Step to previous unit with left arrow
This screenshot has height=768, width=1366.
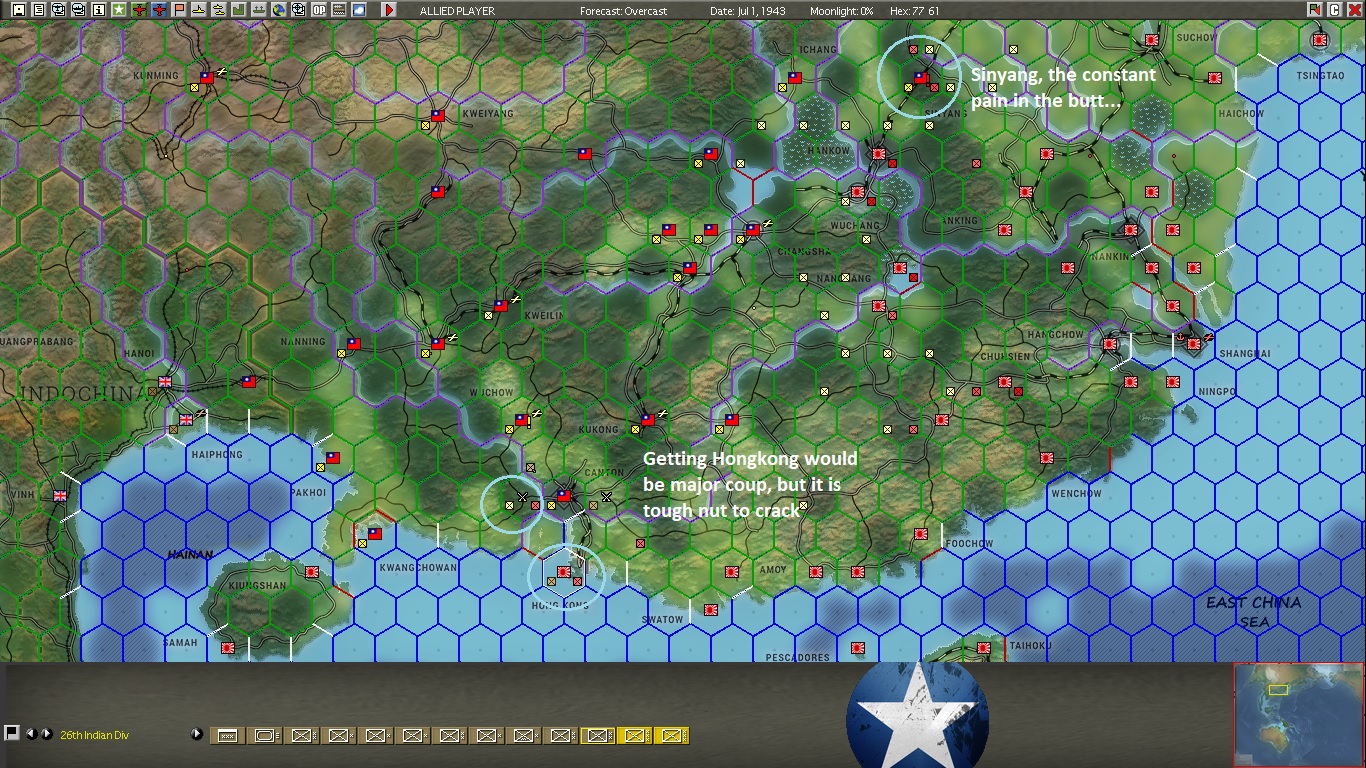(33, 734)
